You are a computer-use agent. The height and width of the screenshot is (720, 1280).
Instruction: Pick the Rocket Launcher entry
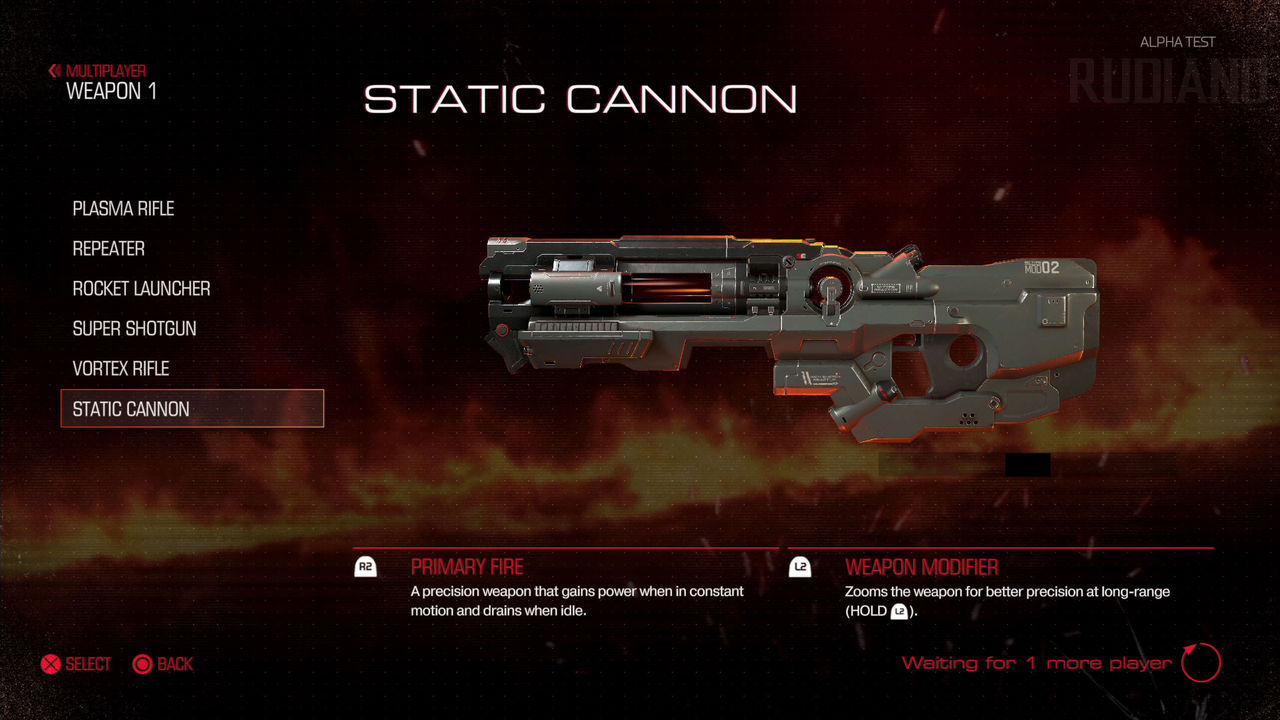click(141, 289)
